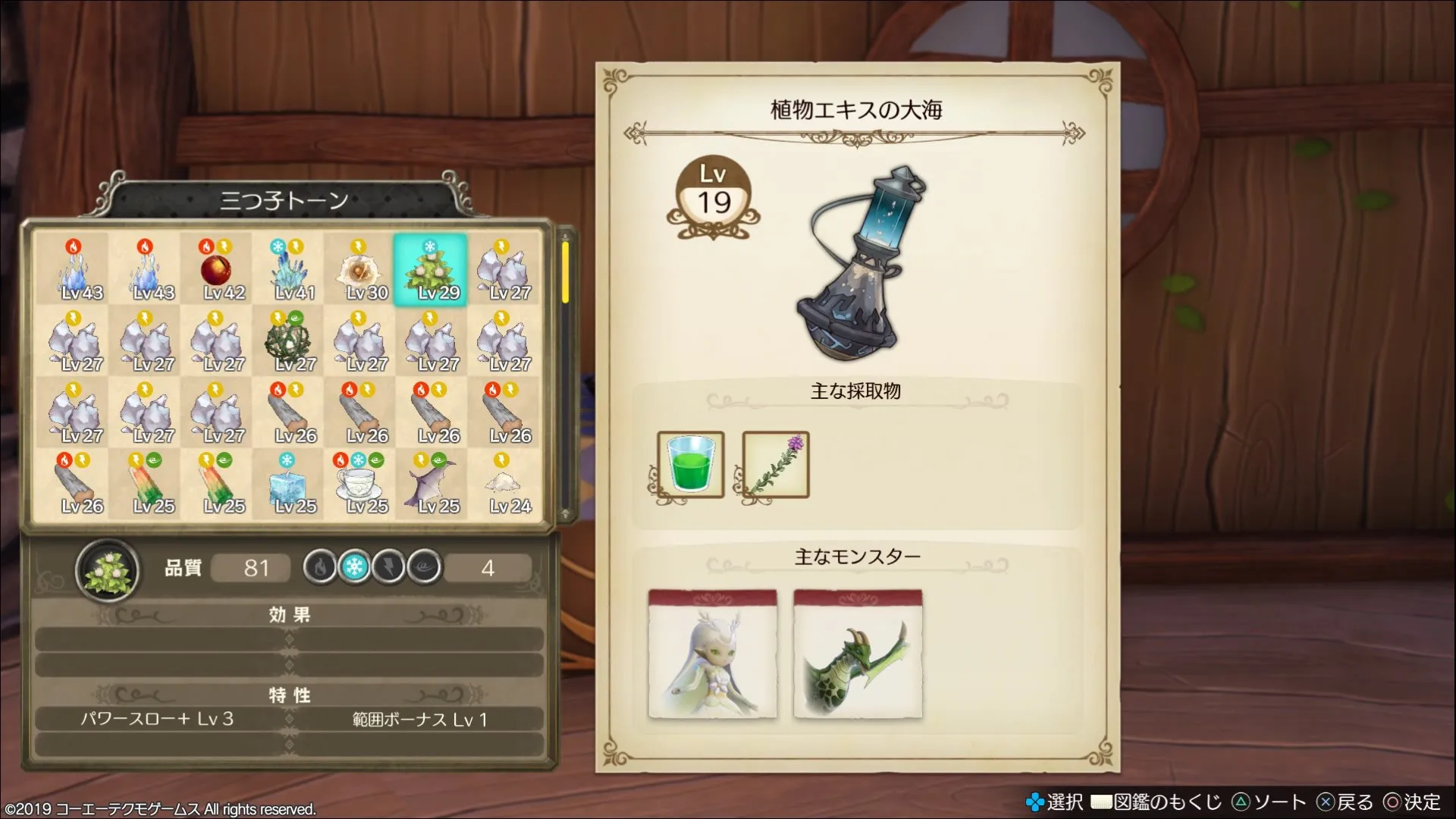
Task: Click the highlighted white flower plant Lv 29
Action: point(430,270)
